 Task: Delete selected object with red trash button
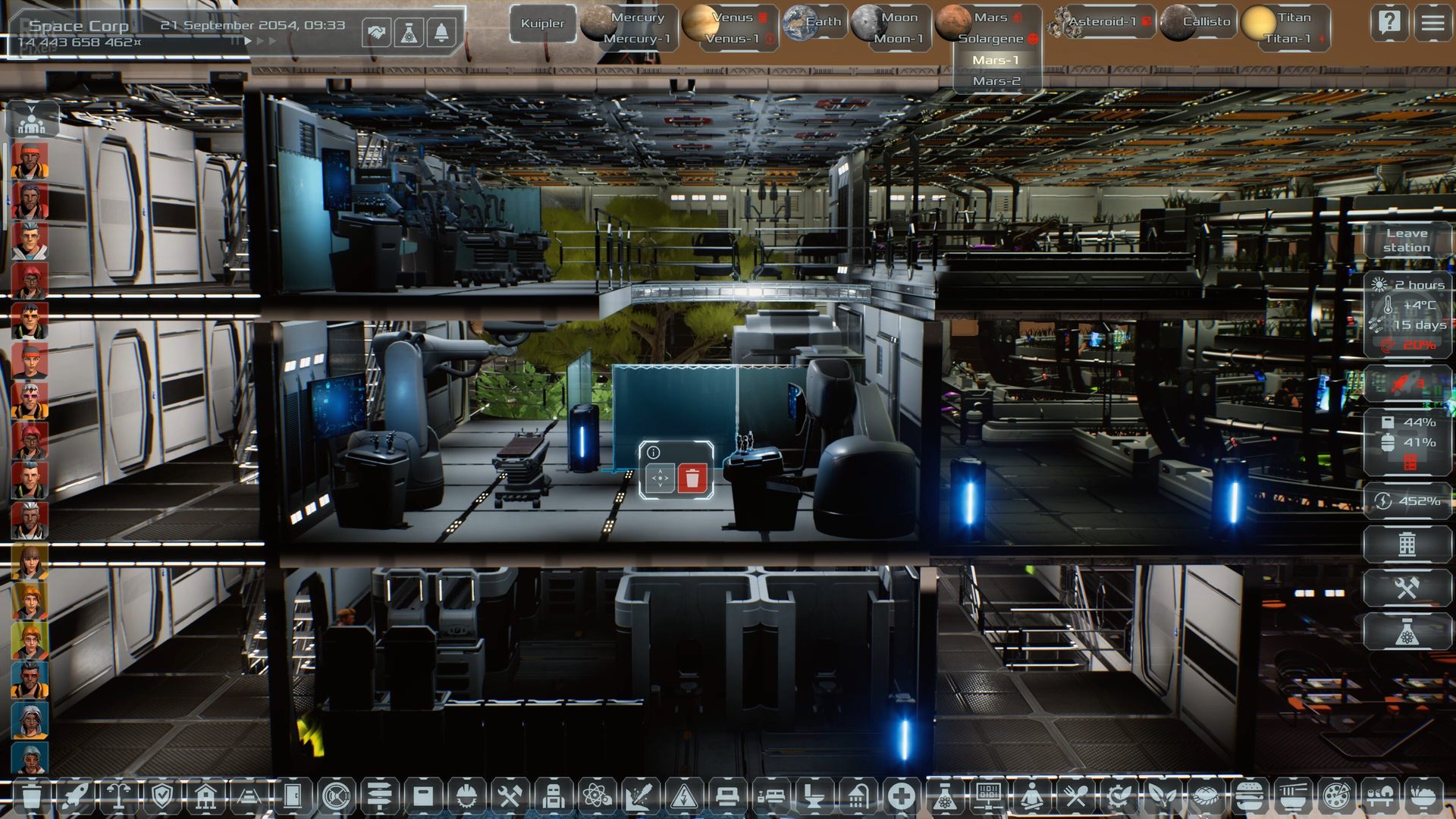click(x=692, y=479)
